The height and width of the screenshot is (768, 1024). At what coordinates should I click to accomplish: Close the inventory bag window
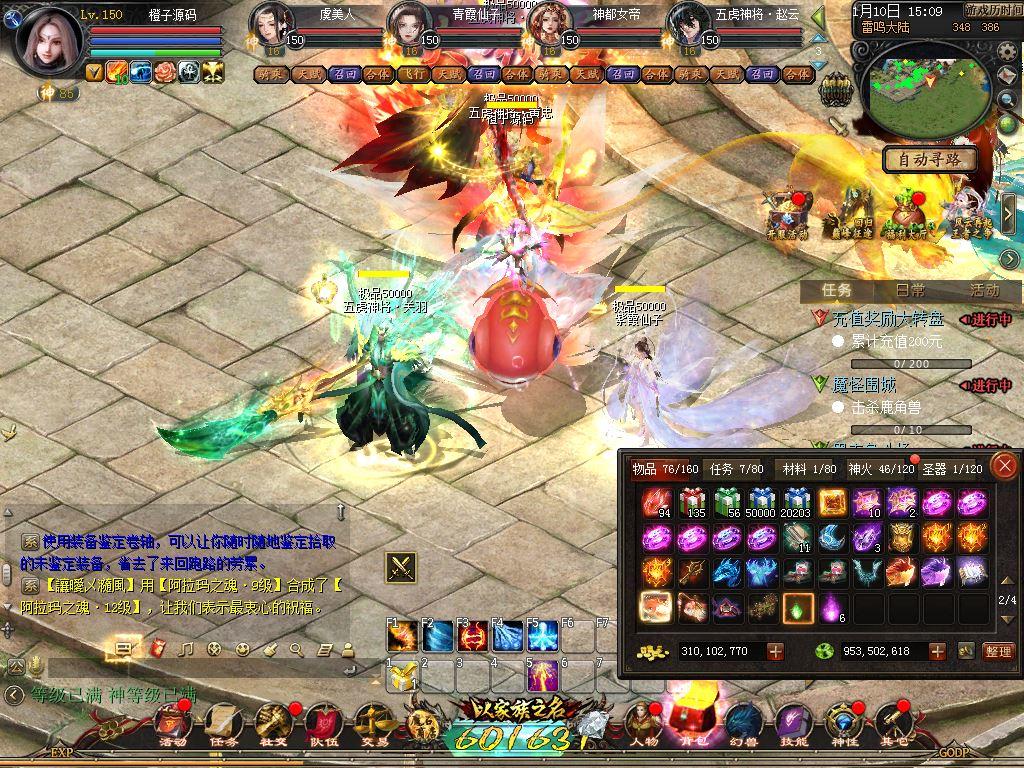click(x=1004, y=465)
